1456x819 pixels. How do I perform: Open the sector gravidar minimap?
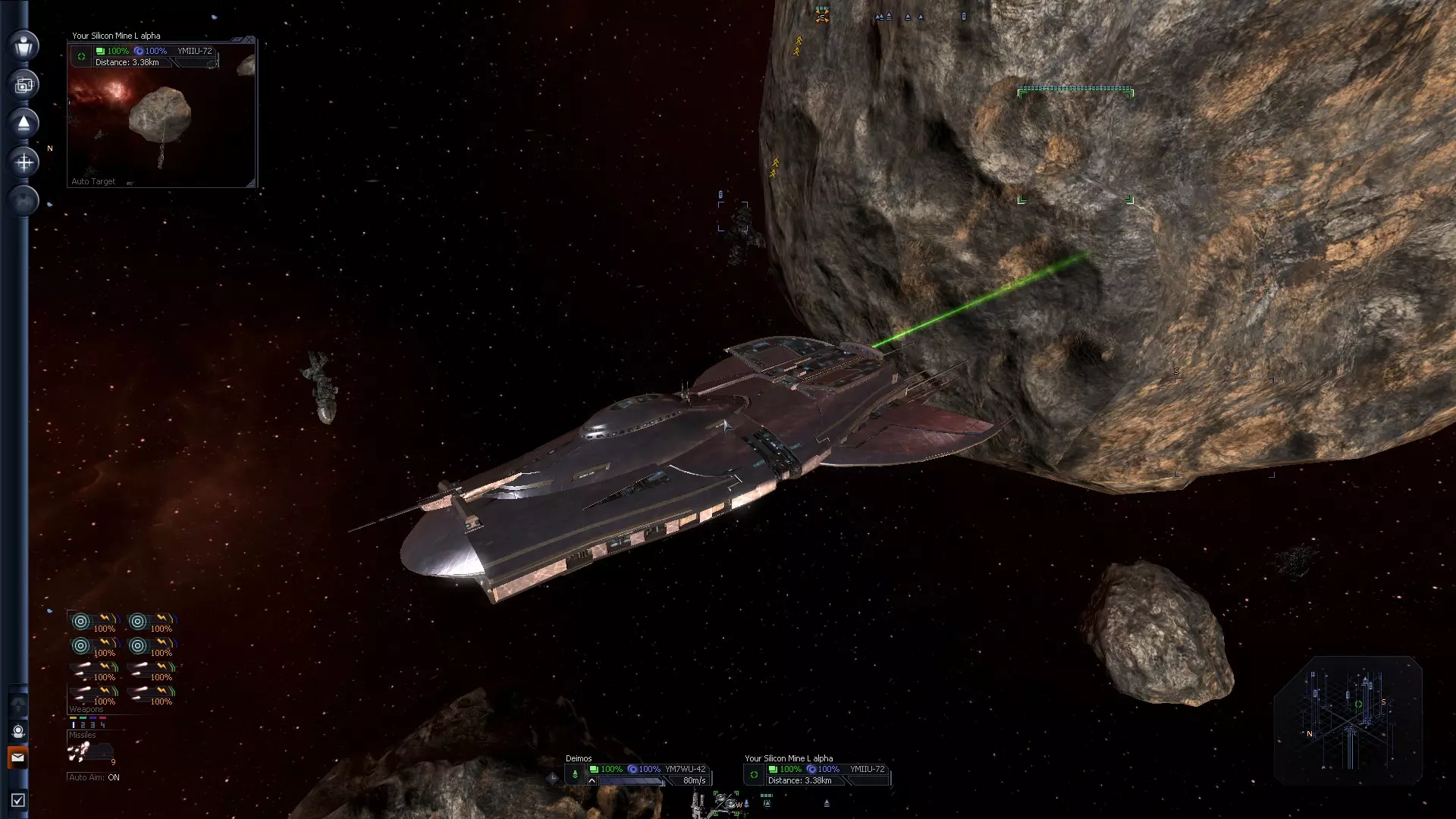[x=1348, y=721]
